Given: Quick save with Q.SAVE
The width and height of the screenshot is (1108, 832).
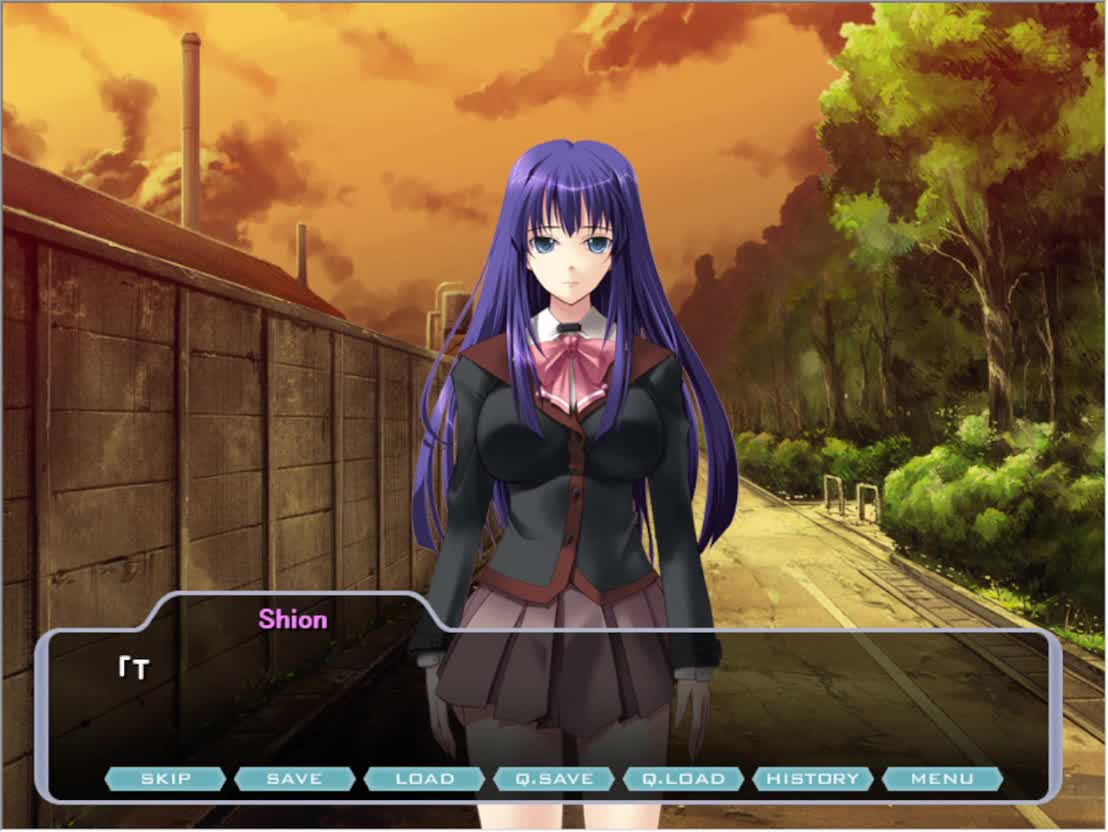Looking at the screenshot, I should click(554, 779).
